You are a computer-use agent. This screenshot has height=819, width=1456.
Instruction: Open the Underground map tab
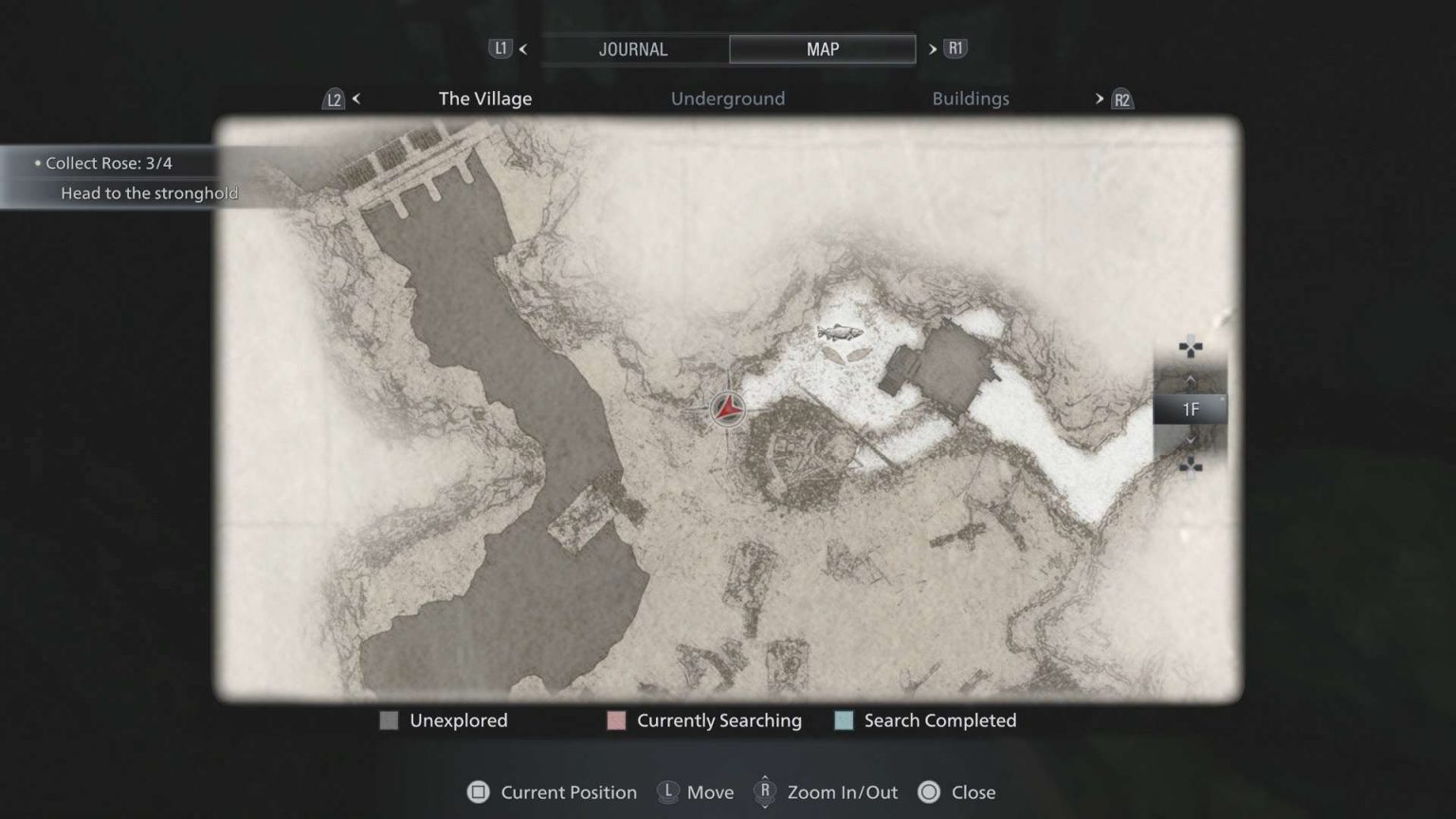[x=728, y=98]
